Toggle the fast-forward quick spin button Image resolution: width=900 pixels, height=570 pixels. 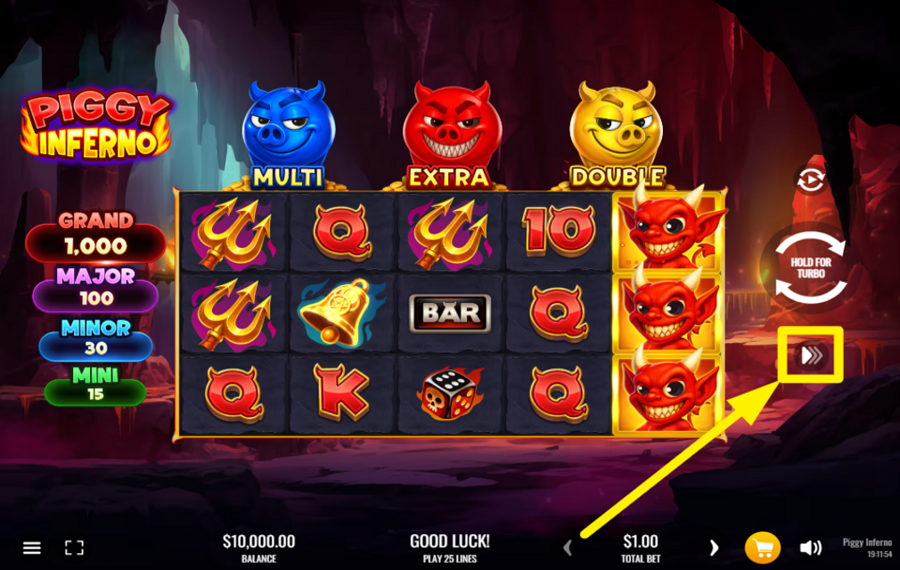811,354
